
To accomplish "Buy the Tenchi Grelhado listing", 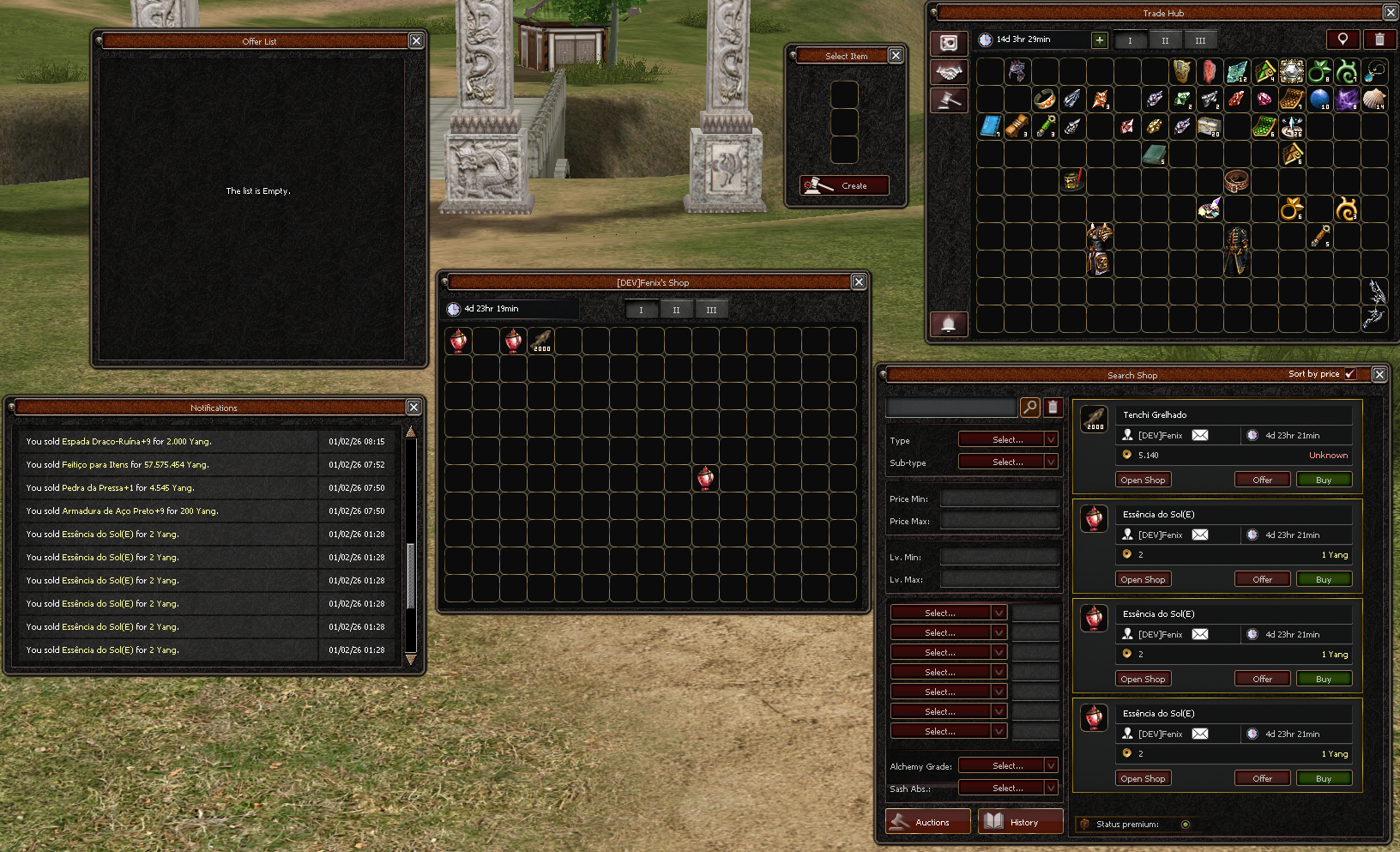I will 1324,479.
